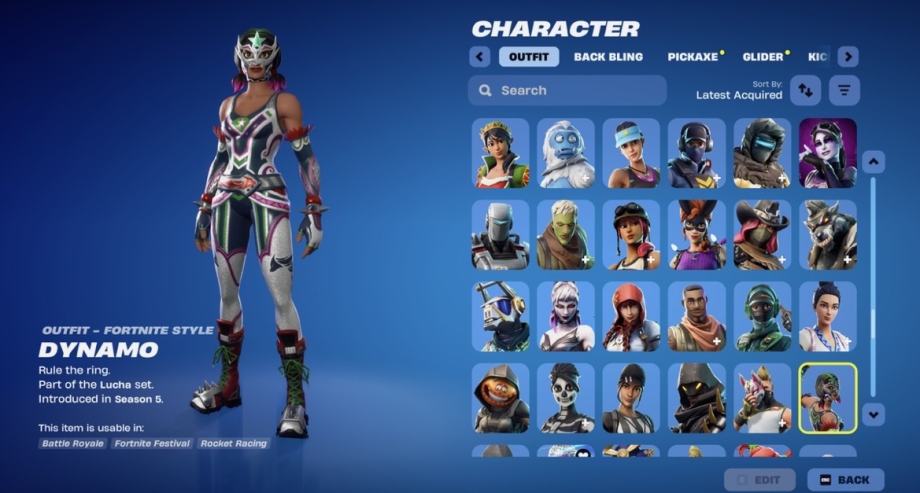920x493 pixels.
Task: Choose the purple dark-haired outfit
Action: coord(827,153)
